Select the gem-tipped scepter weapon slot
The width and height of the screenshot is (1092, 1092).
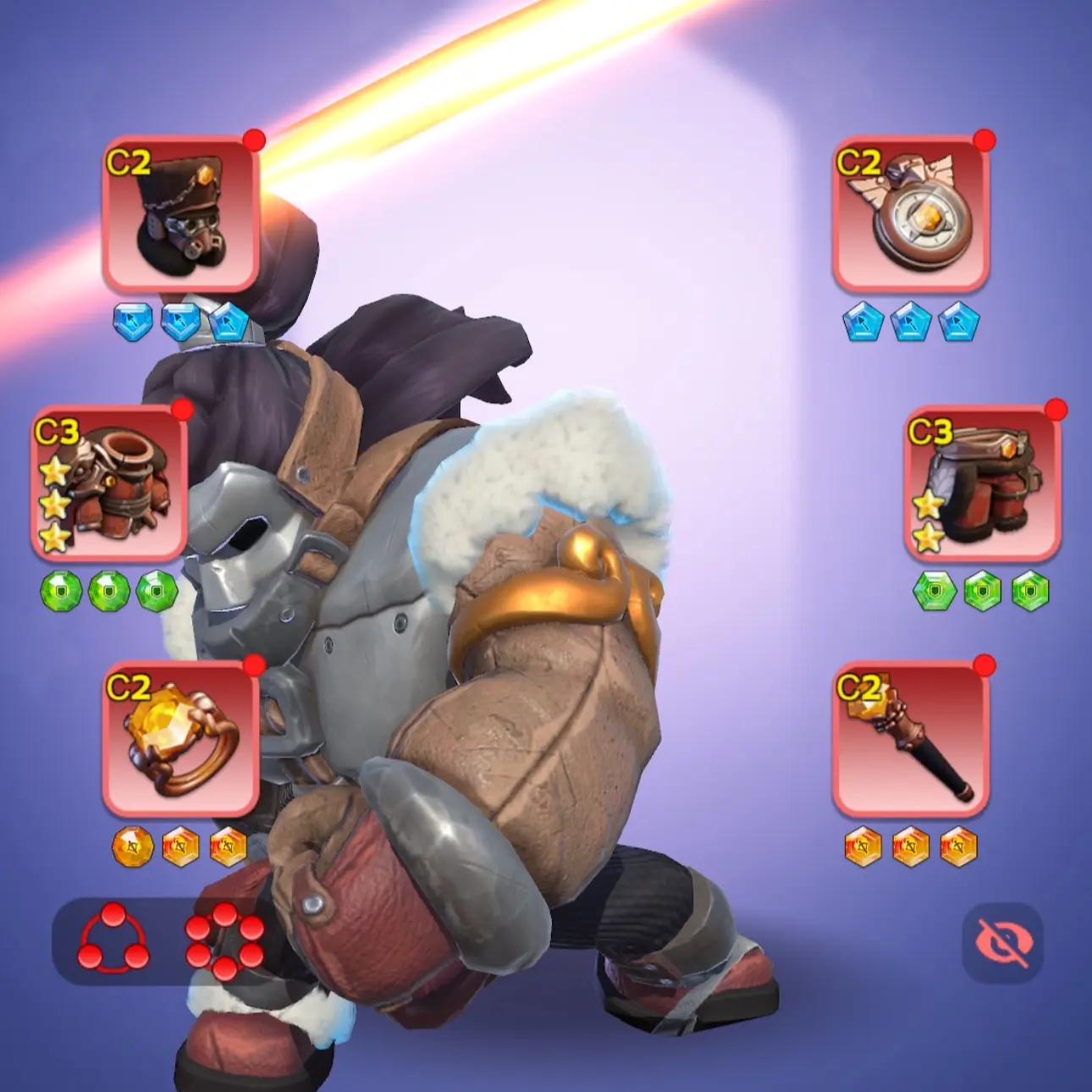pos(911,740)
